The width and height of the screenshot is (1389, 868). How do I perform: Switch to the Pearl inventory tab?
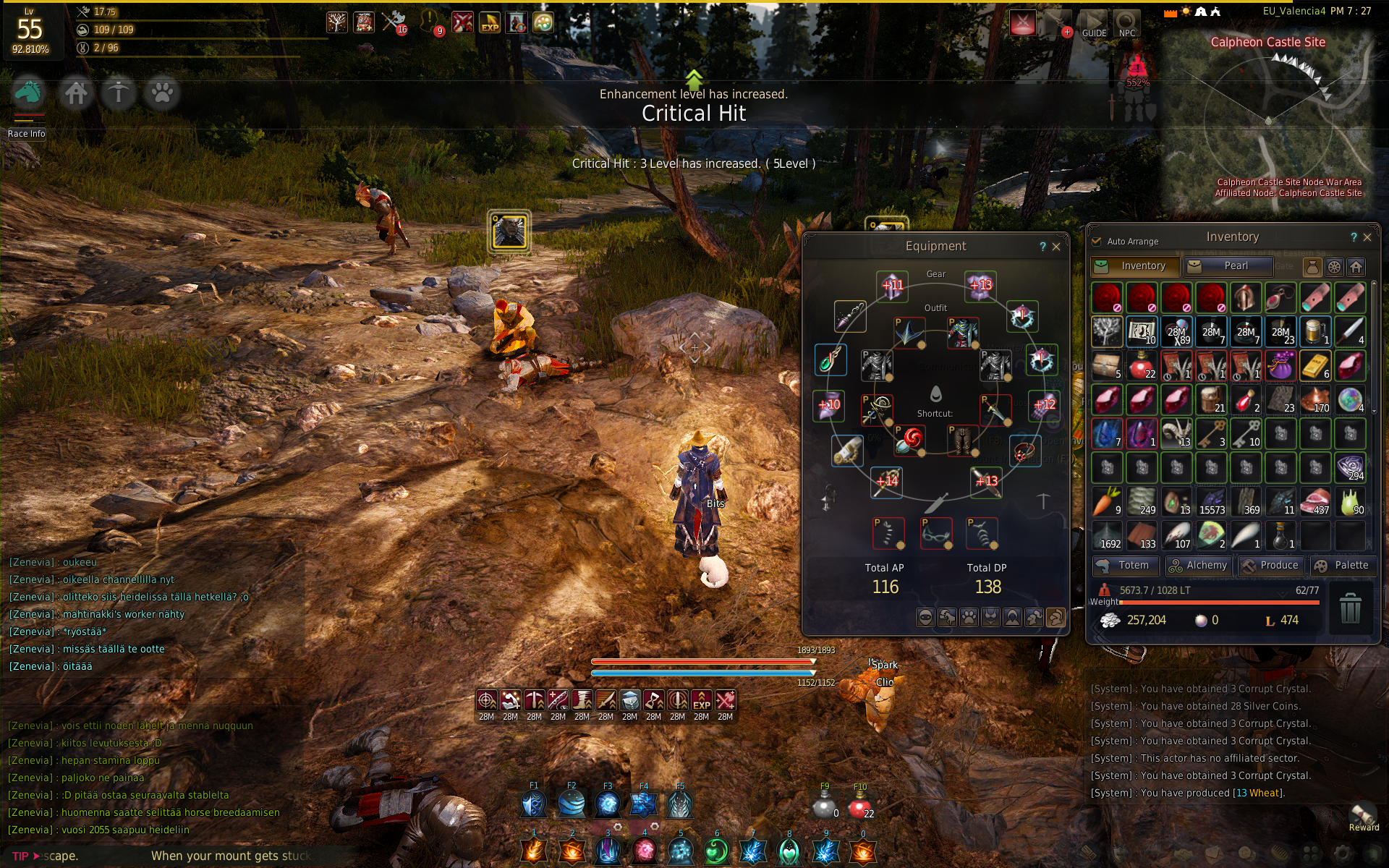coord(1228,266)
